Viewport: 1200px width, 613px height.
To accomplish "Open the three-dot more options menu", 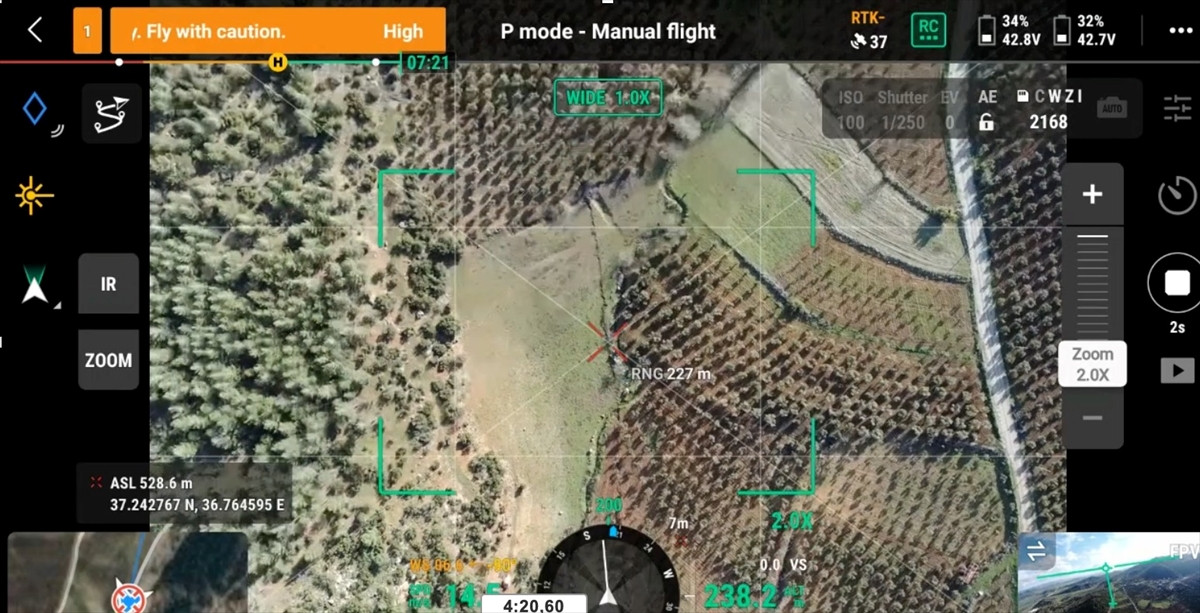I will point(1180,30).
